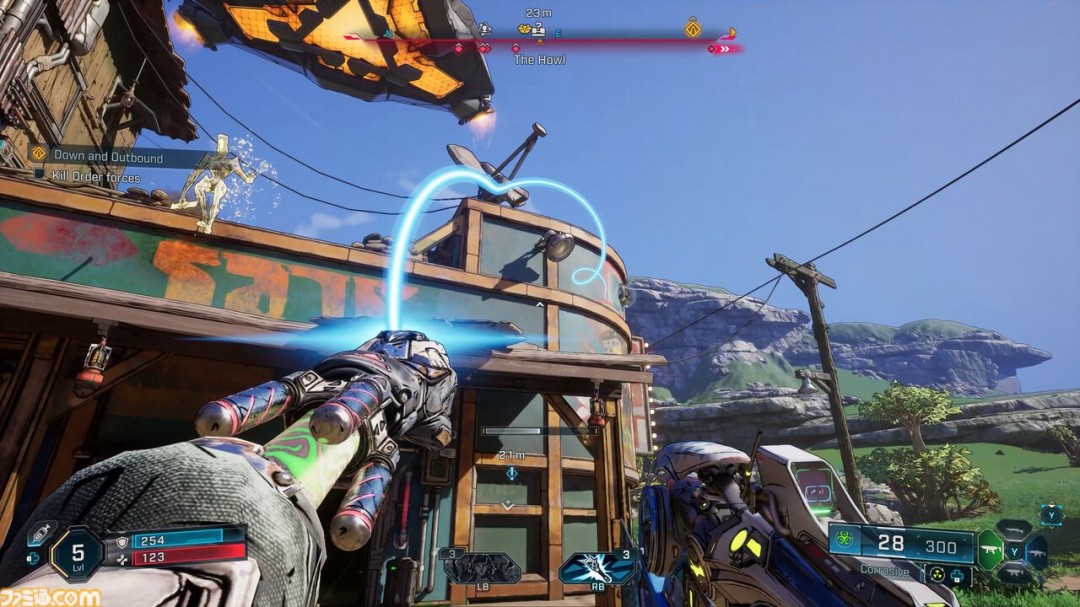
Task: Select the question-mark station marker on compass
Action: 538,30
